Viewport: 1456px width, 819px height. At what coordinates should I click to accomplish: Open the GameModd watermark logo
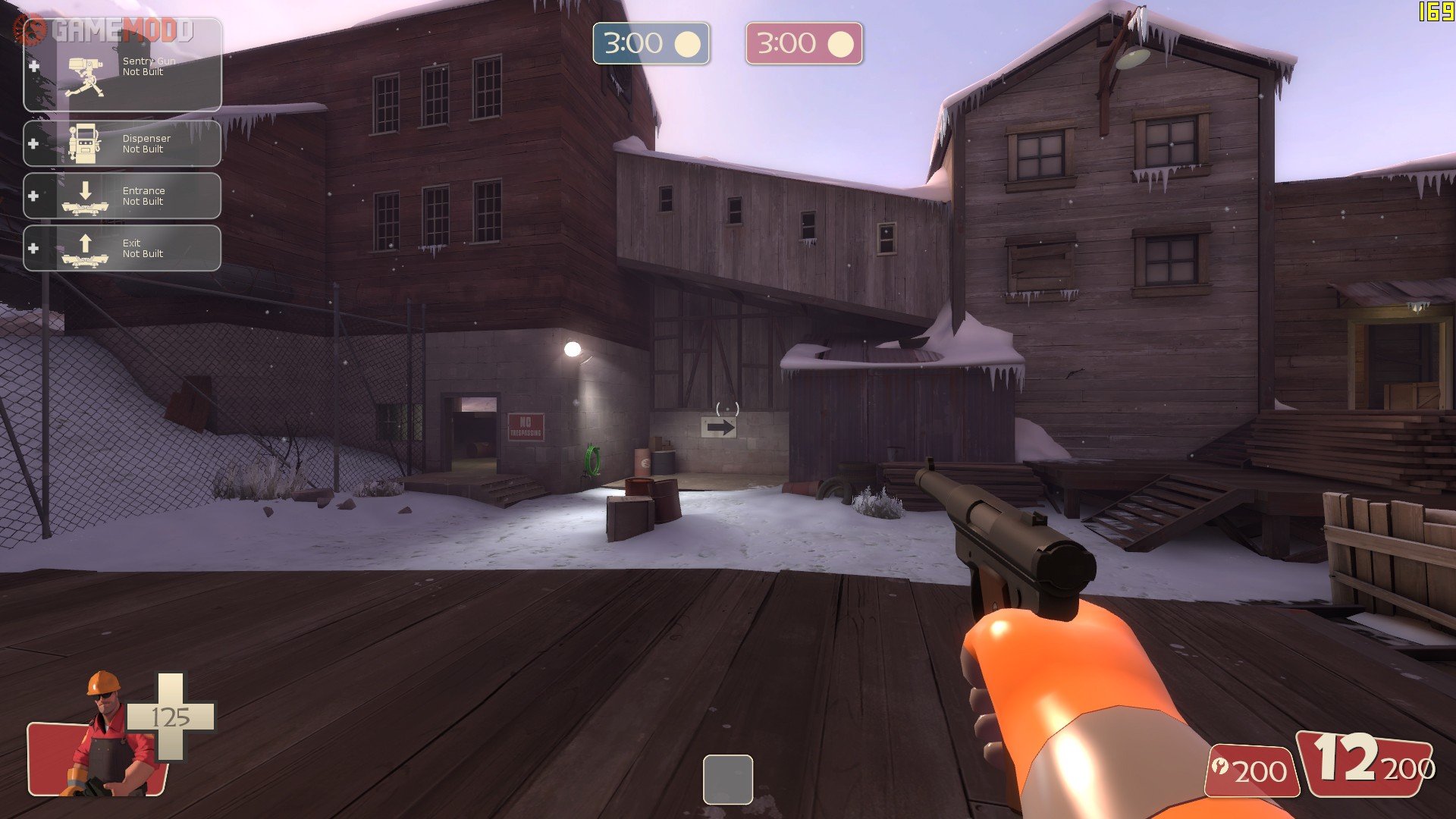pos(106,30)
